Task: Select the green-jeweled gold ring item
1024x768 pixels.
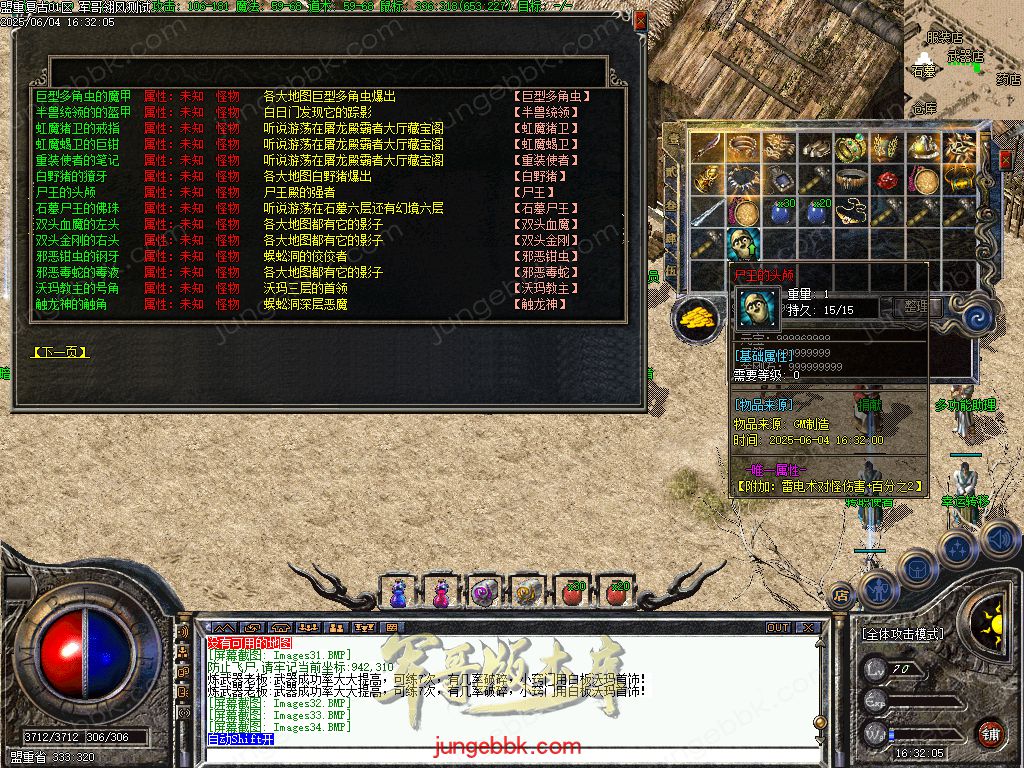Action: click(x=850, y=148)
